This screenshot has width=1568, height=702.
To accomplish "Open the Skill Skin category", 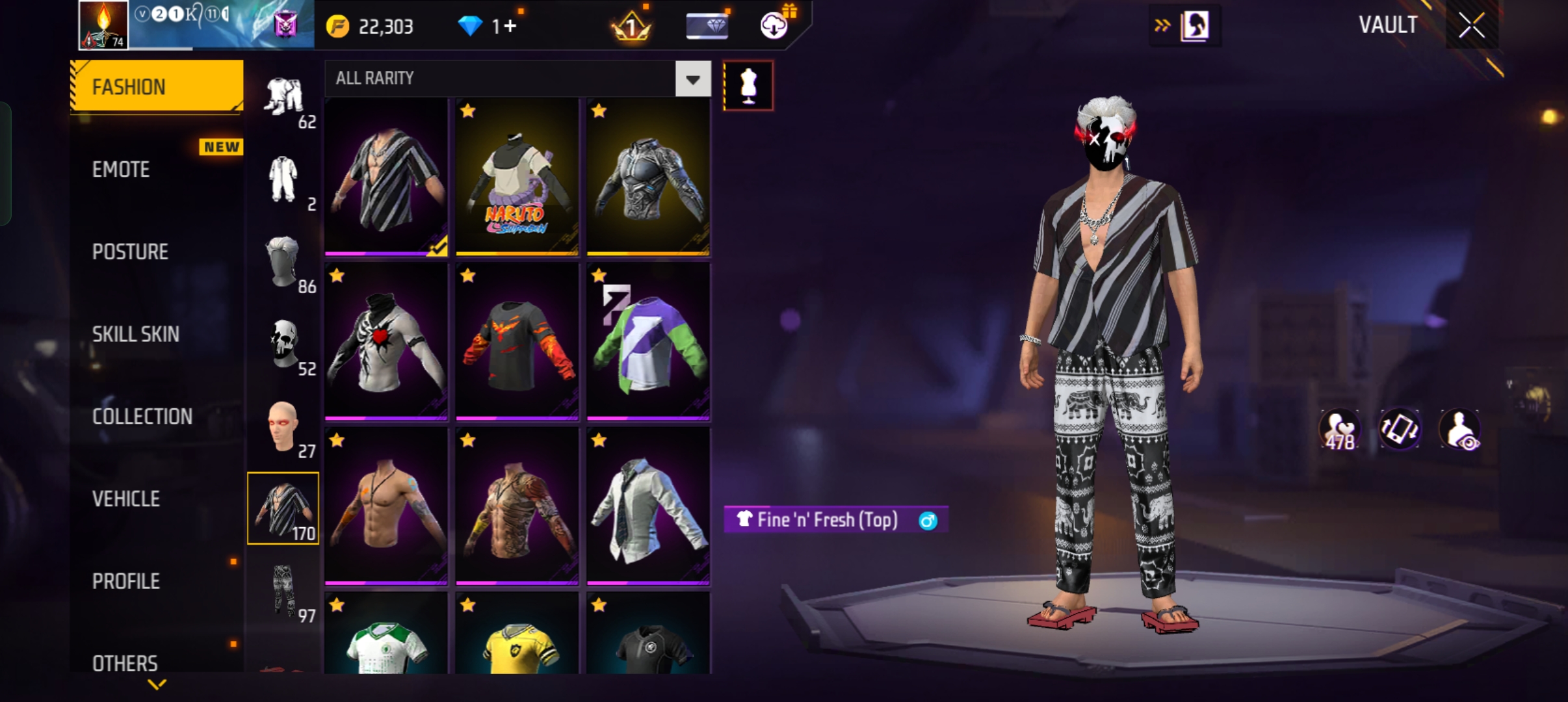I will [135, 334].
